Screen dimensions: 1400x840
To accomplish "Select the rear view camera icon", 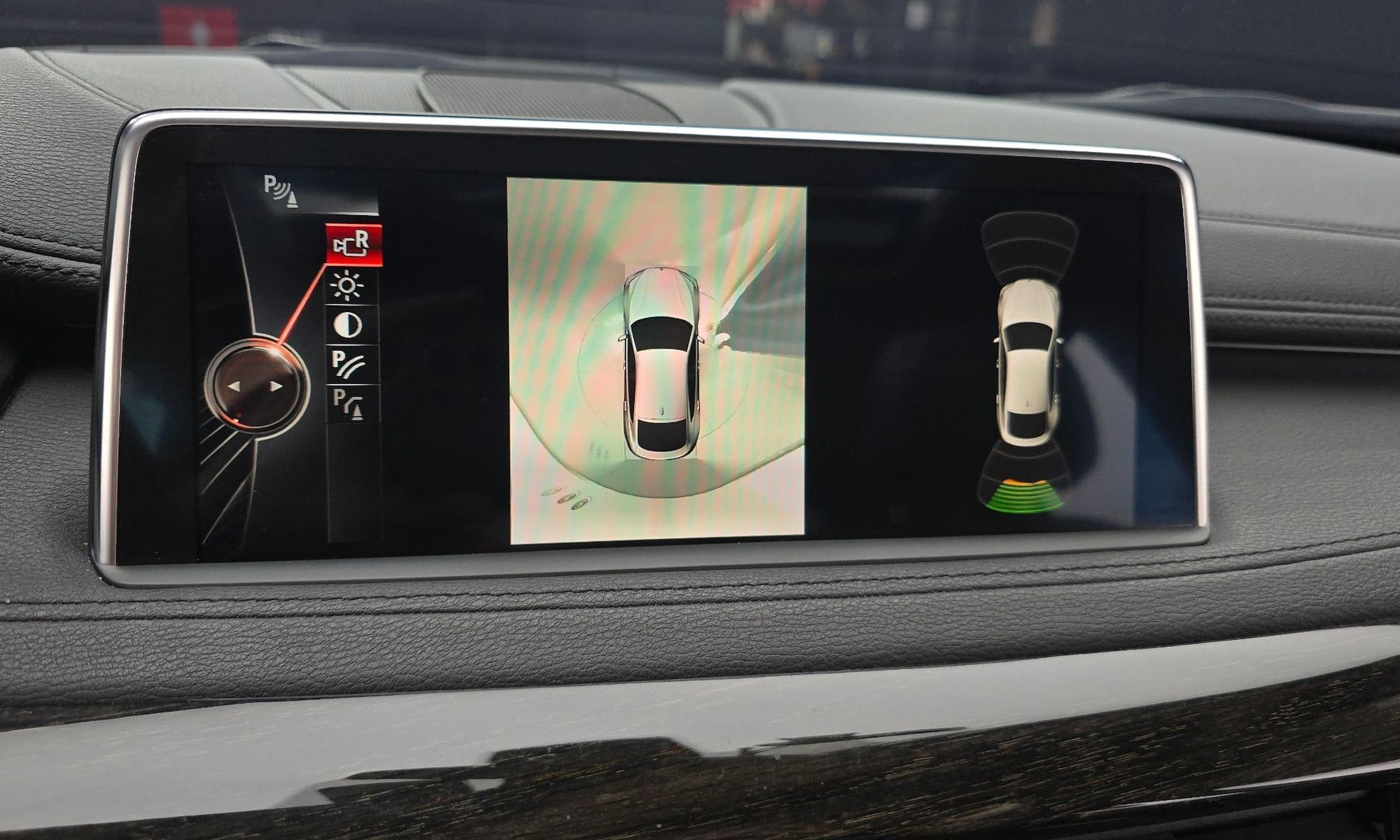I will (x=353, y=244).
